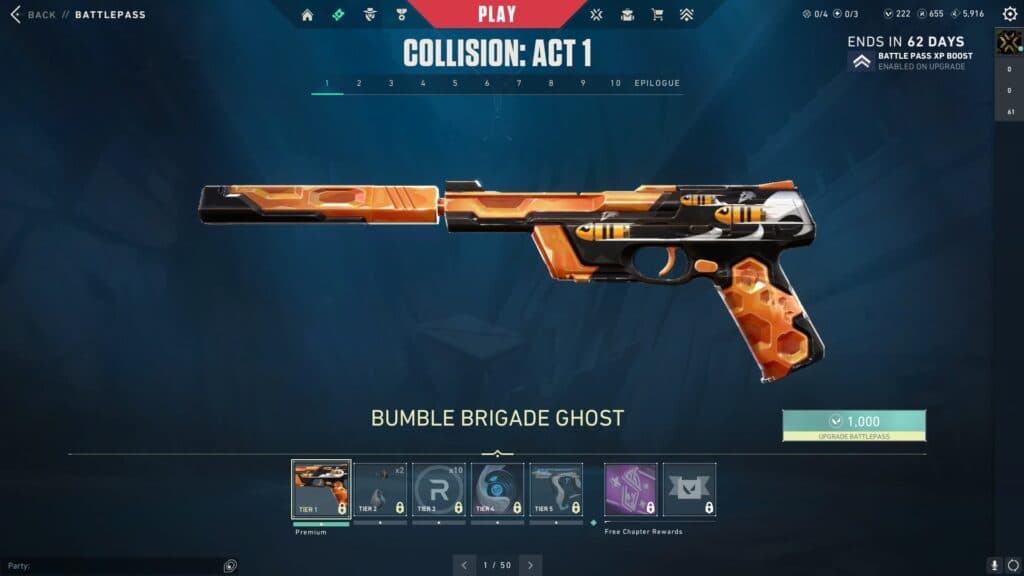Open the store cart icon
The image size is (1024, 576).
pos(657,15)
